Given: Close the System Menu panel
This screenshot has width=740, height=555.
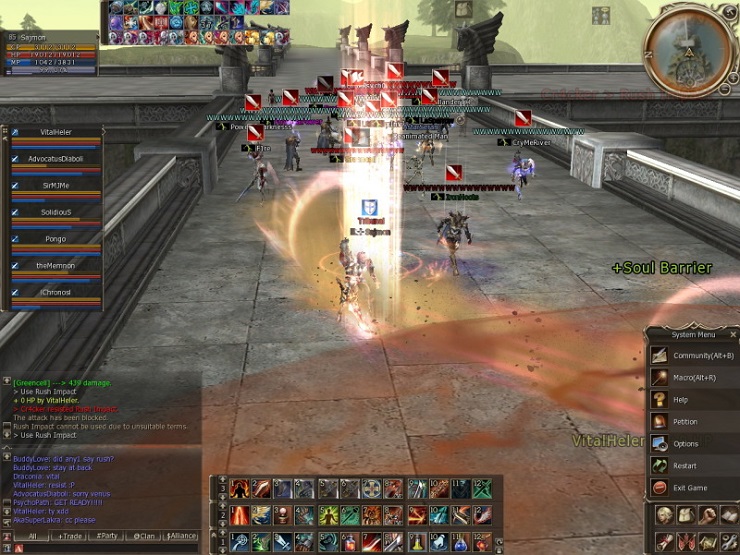Looking at the screenshot, I should [x=733, y=334].
